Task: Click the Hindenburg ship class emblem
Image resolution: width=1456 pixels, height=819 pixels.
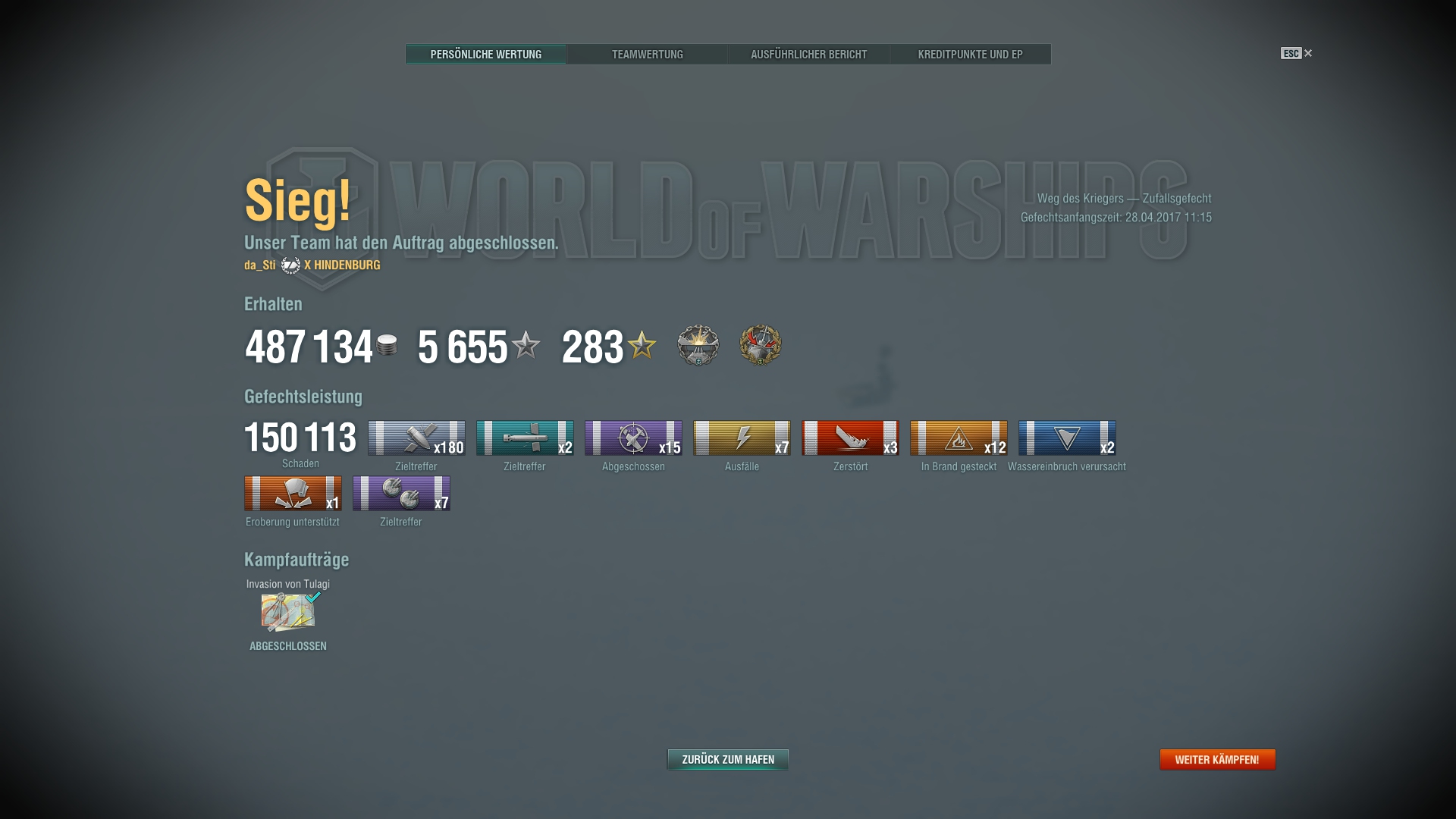Action: click(x=289, y=265)
